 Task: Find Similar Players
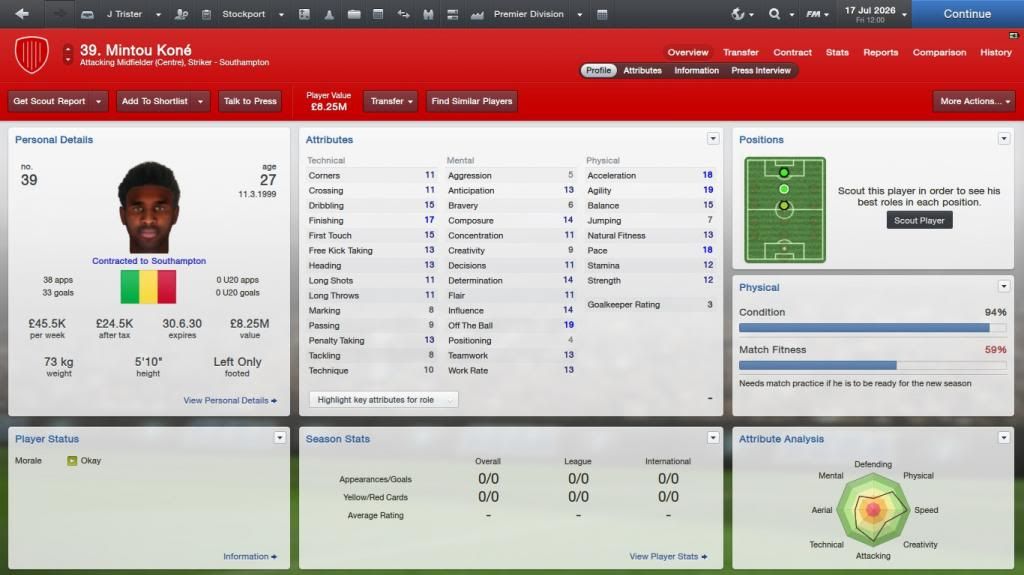tap(471, 101)
